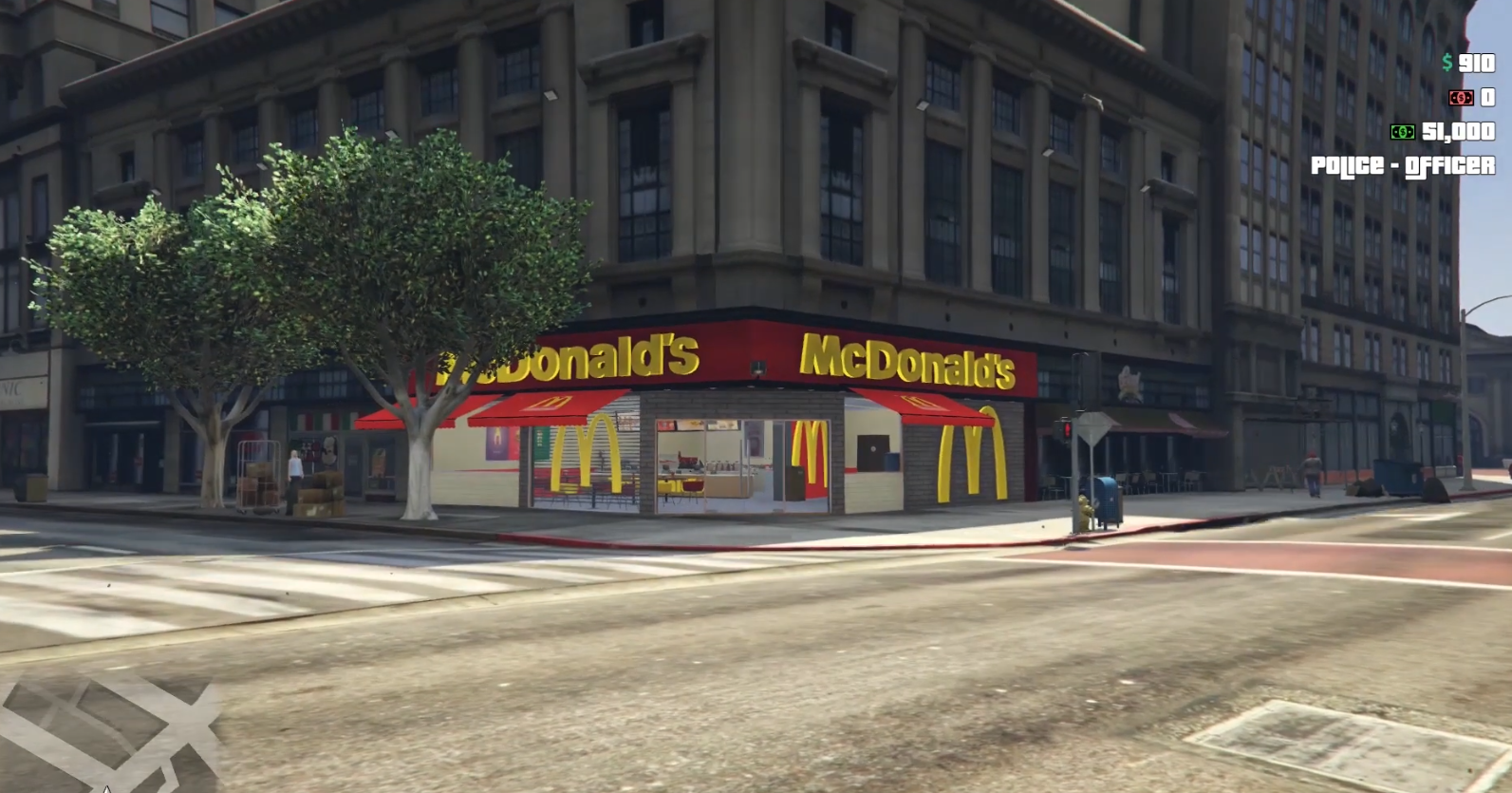The width and height of the screenshot is (1512, 793).
Task: Click the 51,000 green bank balance value
Action: [1459, 131]
